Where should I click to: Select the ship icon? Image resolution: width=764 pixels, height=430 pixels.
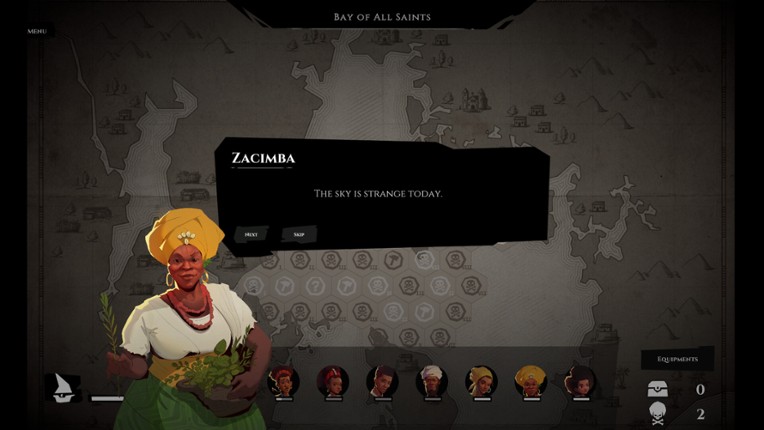(65, 387)
